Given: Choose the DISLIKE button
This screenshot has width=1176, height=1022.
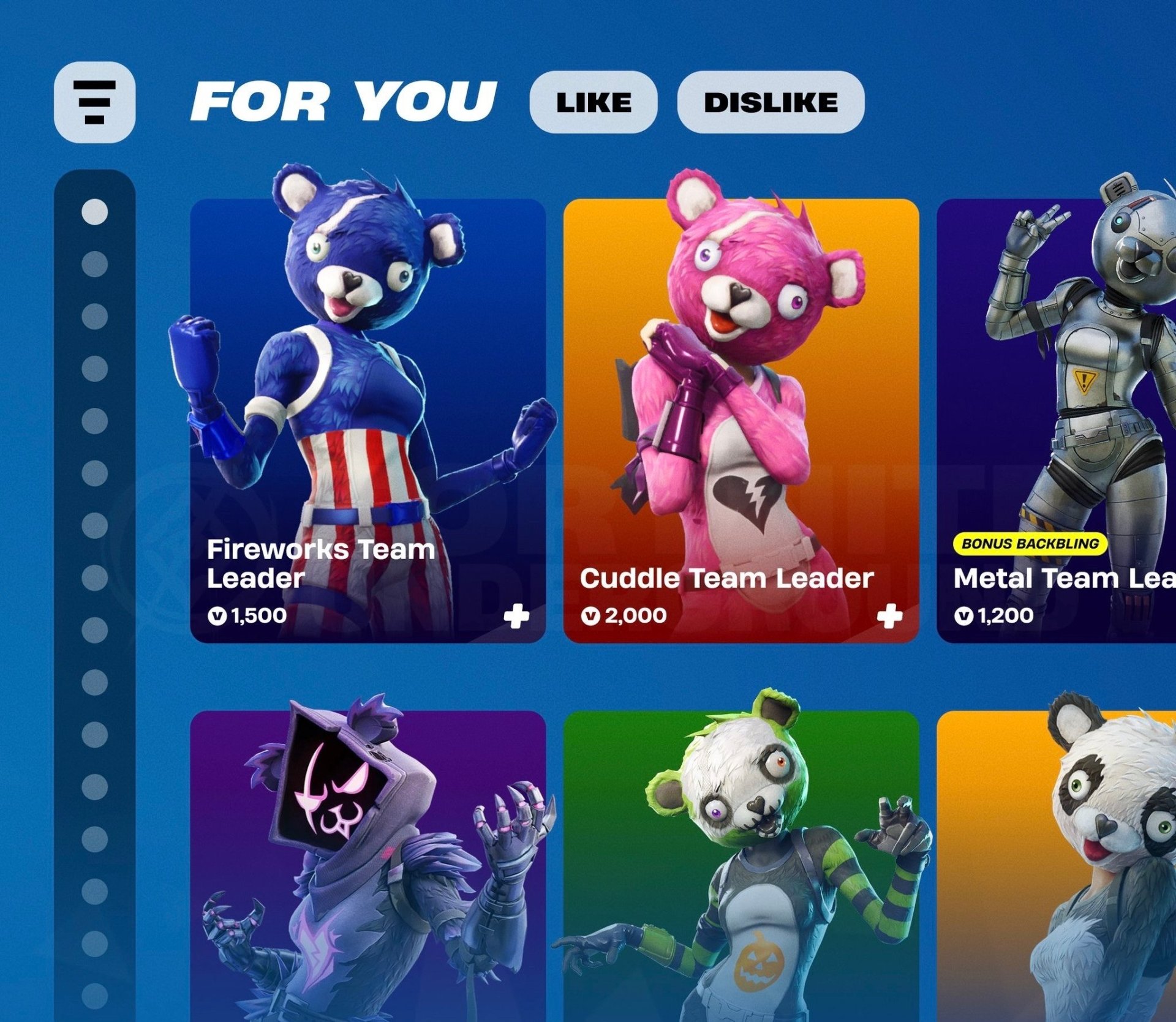Looking at the screenshot, I should click(771, 102).
